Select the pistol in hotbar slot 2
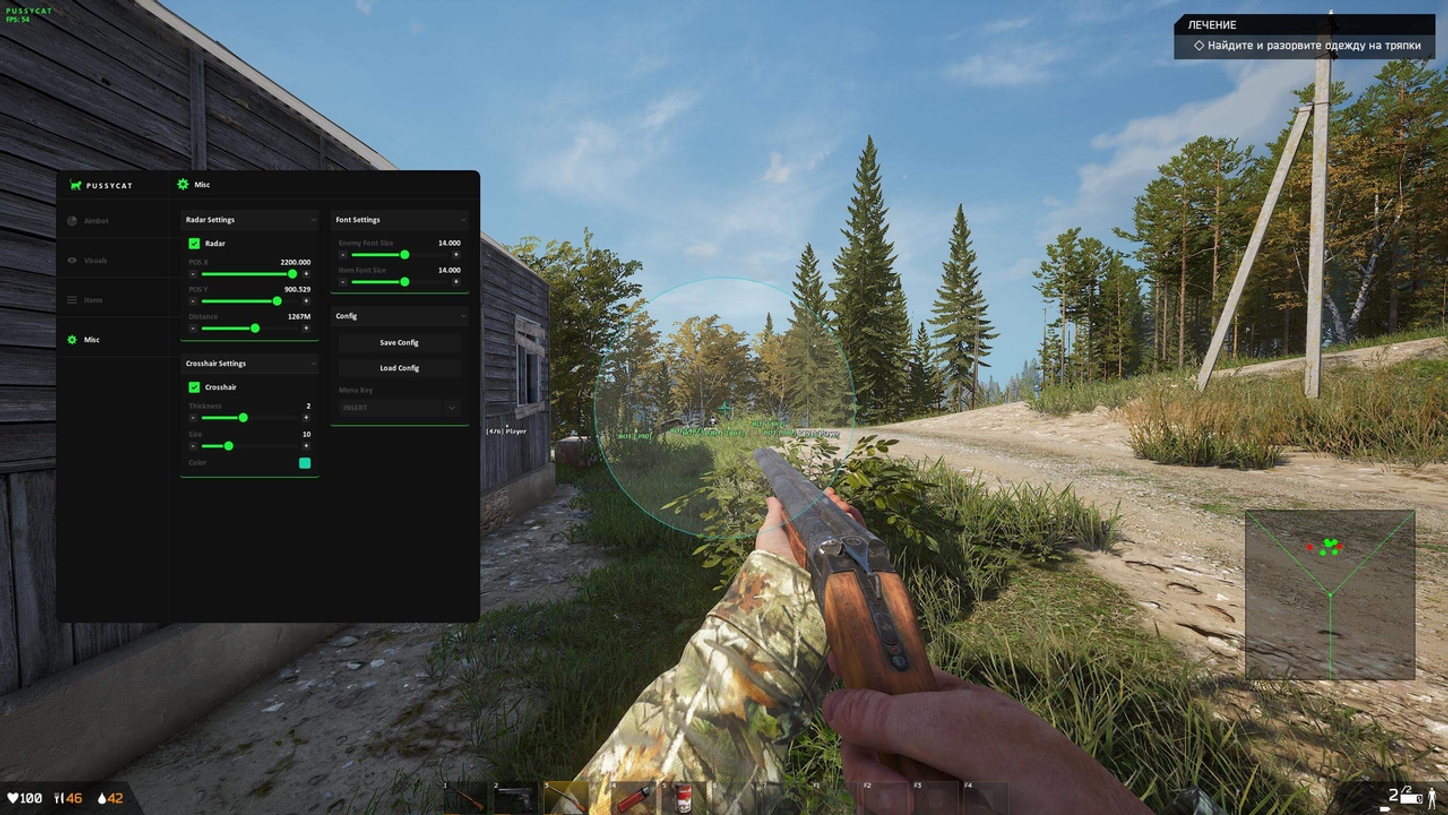 point(516,798)
